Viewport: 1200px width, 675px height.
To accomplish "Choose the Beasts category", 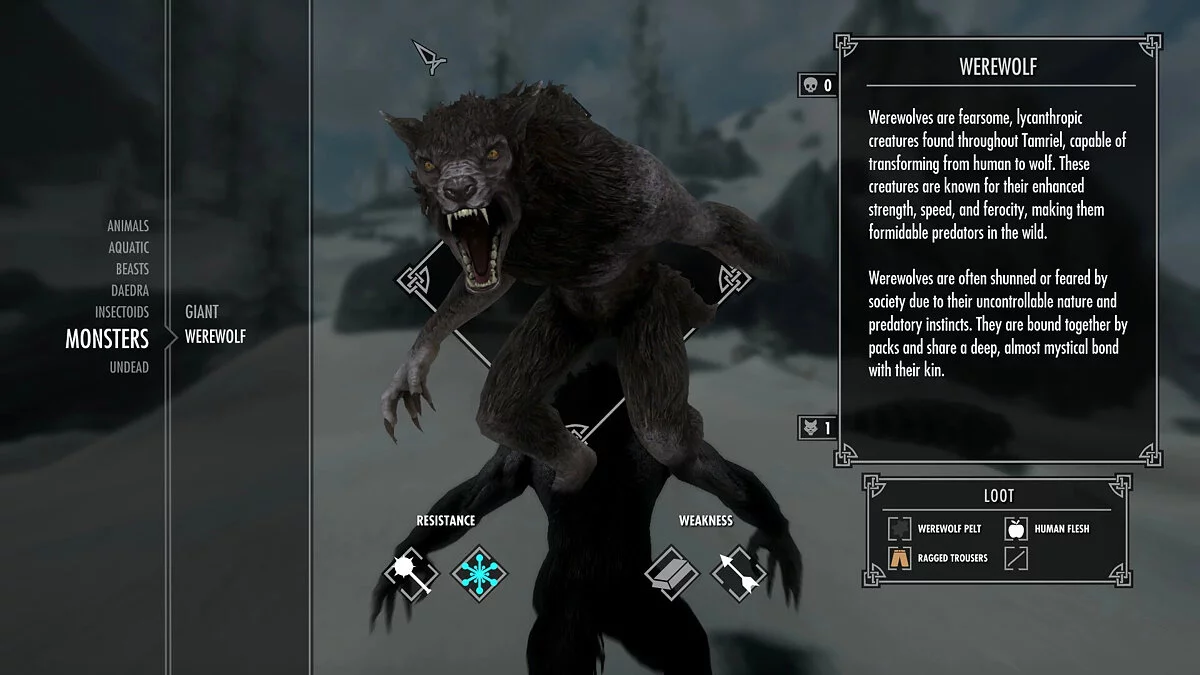I will [132, 269].
